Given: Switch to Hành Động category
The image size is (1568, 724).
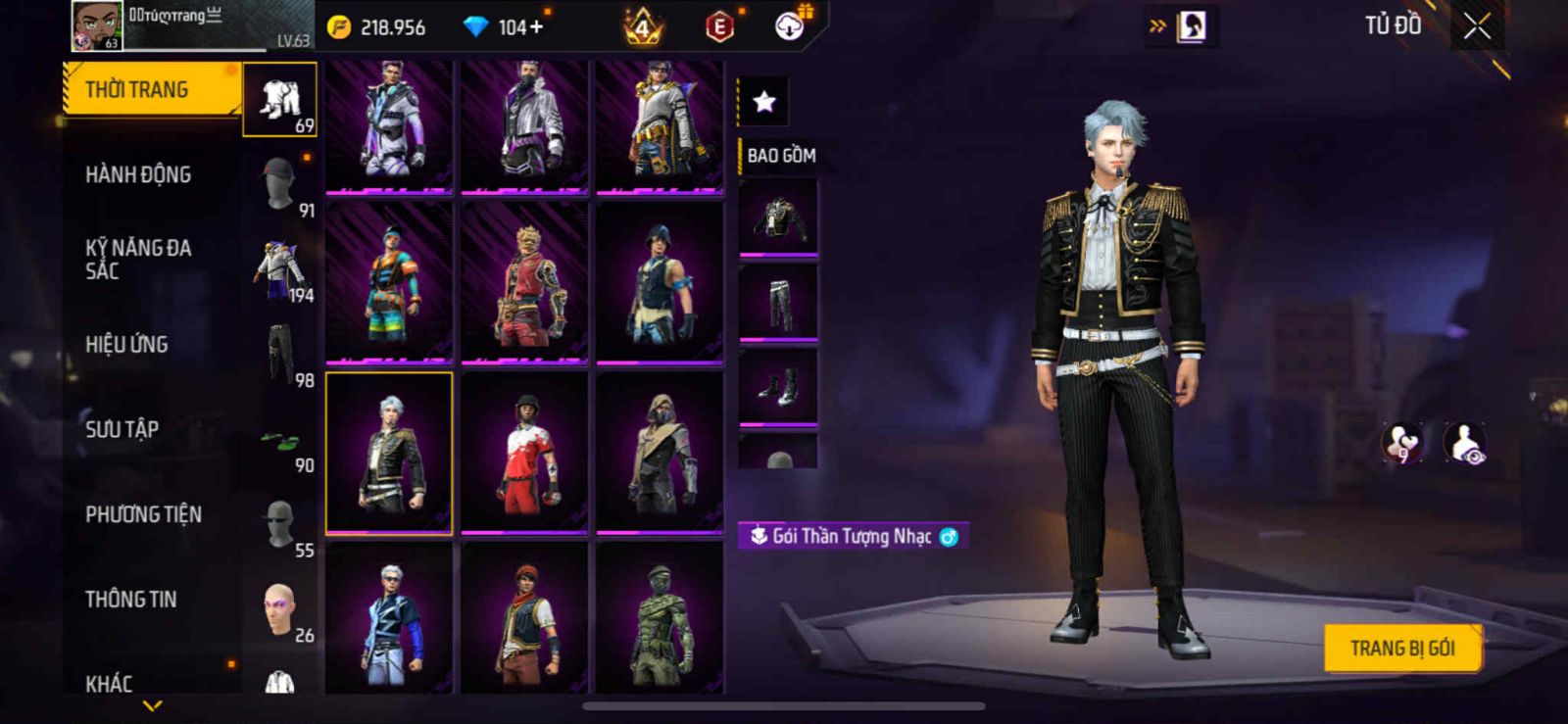Looking at the screenshot, I should 138,175.
